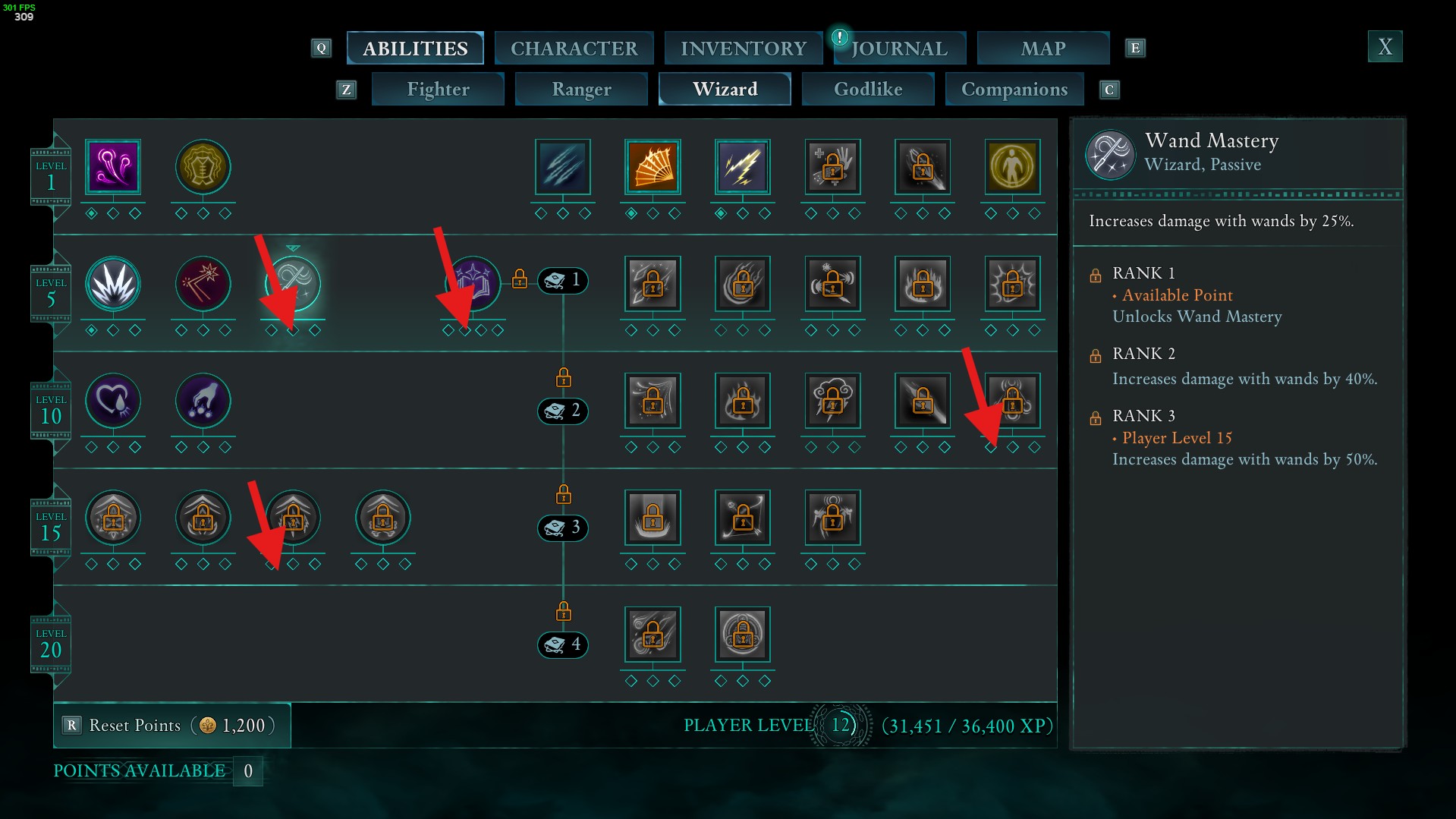Select the Wand Mastery passive icon
This screenshot has height=819, width=1456.
(293, 283)
